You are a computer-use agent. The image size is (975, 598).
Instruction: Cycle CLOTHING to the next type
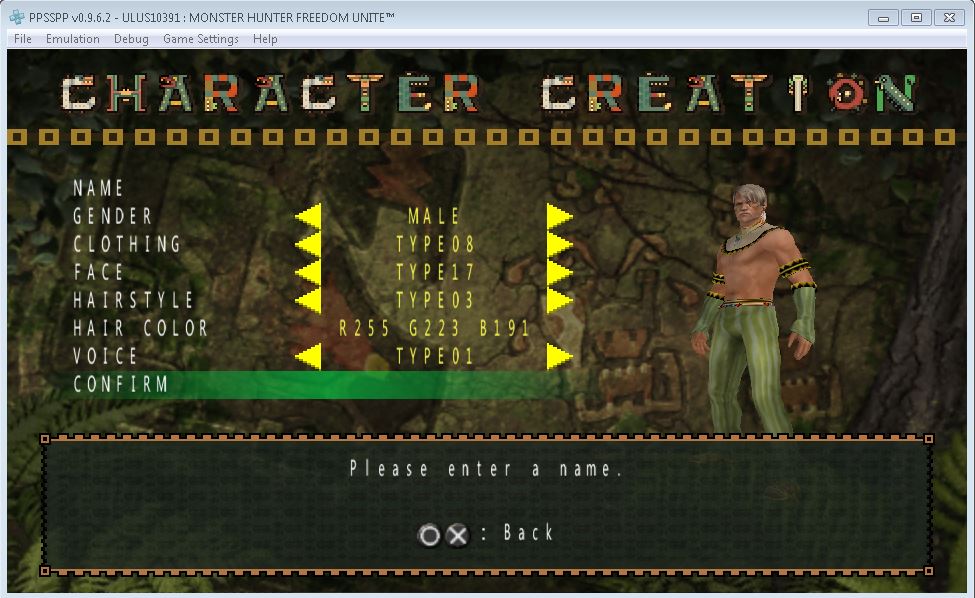tap(559, 244)
